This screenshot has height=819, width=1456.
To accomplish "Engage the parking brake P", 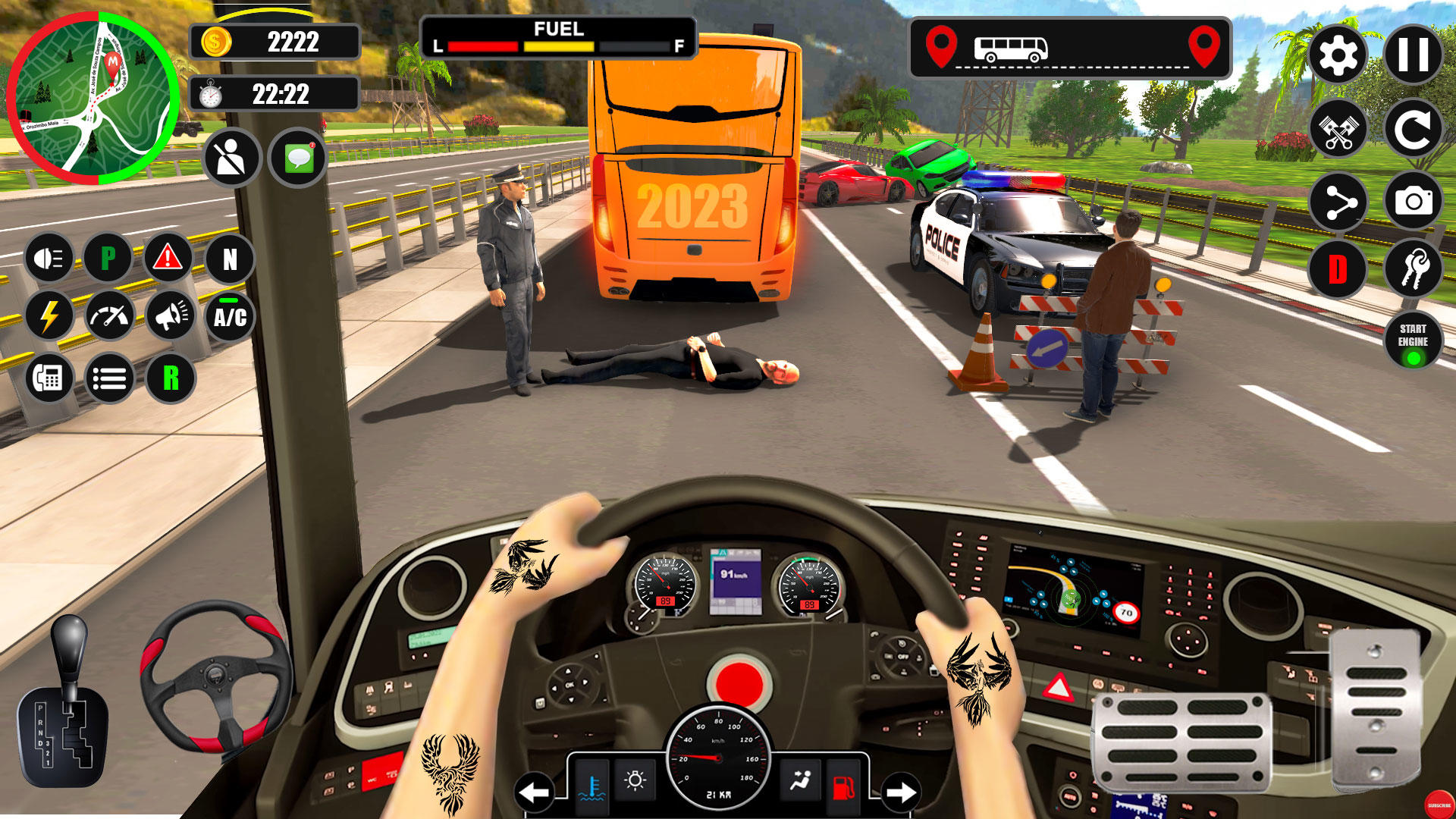I will pos(107,259).
